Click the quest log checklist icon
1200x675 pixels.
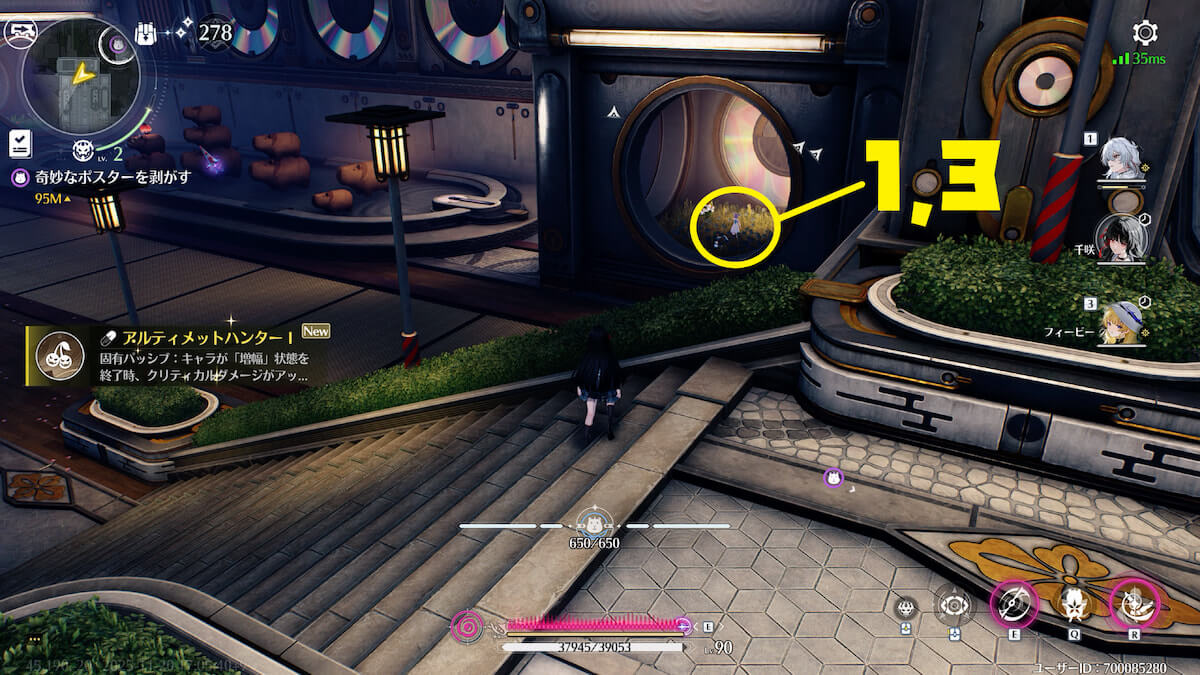coord(18,143)
